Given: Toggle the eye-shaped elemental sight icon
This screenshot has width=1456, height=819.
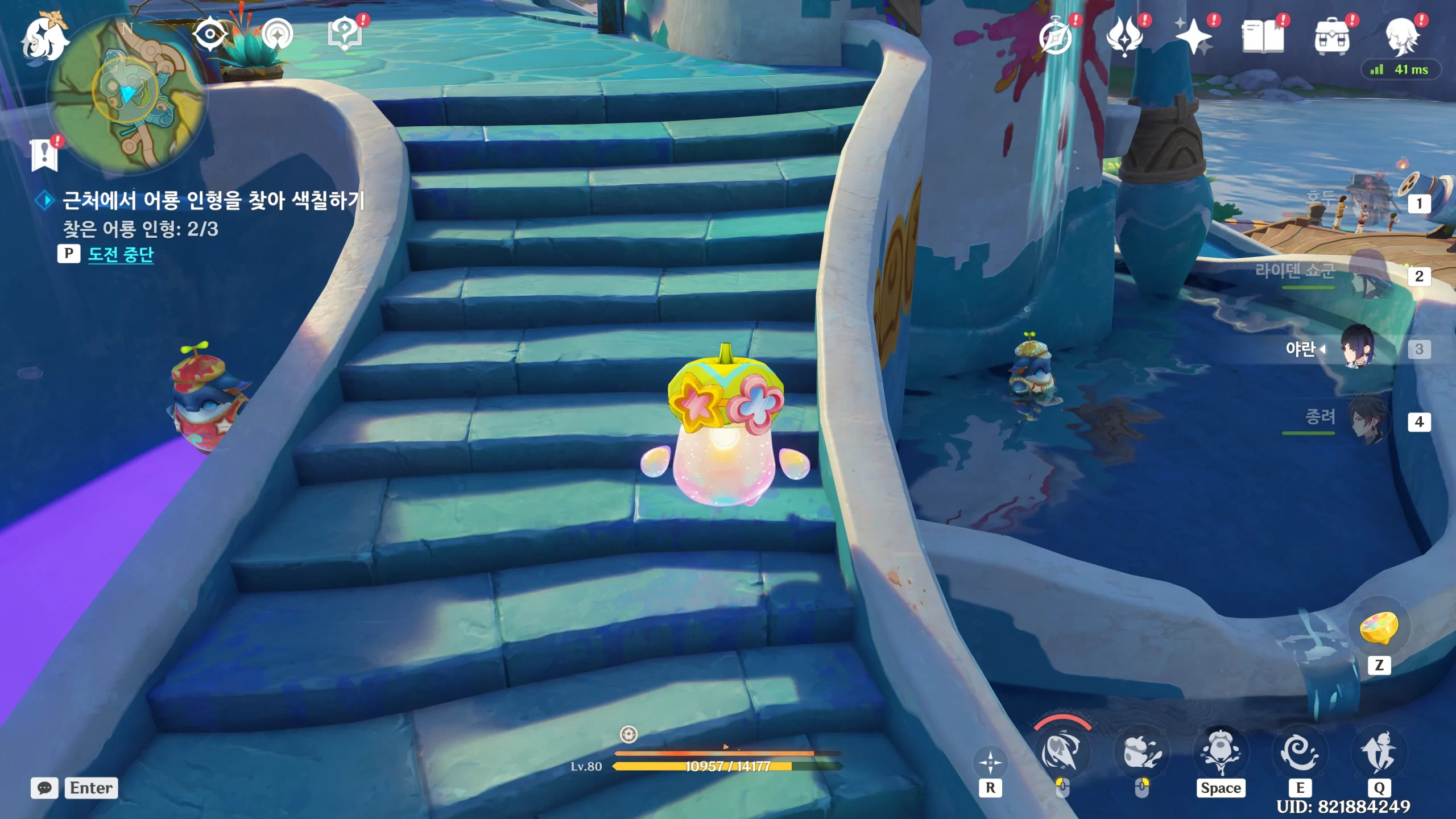Looking at the screenshot, I should pos(209,34).
